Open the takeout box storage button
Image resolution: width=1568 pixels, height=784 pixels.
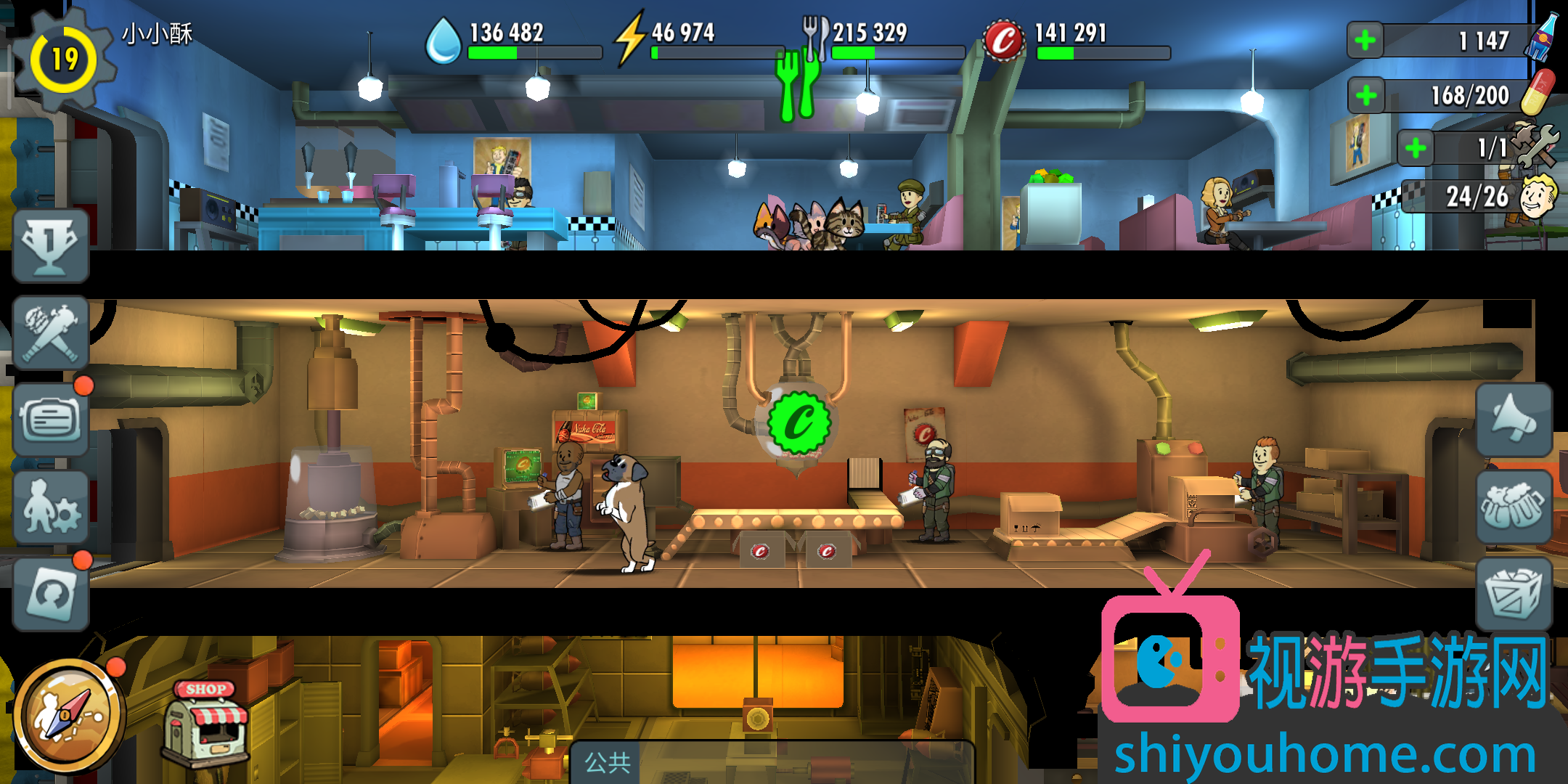(x=1514, y=594)
